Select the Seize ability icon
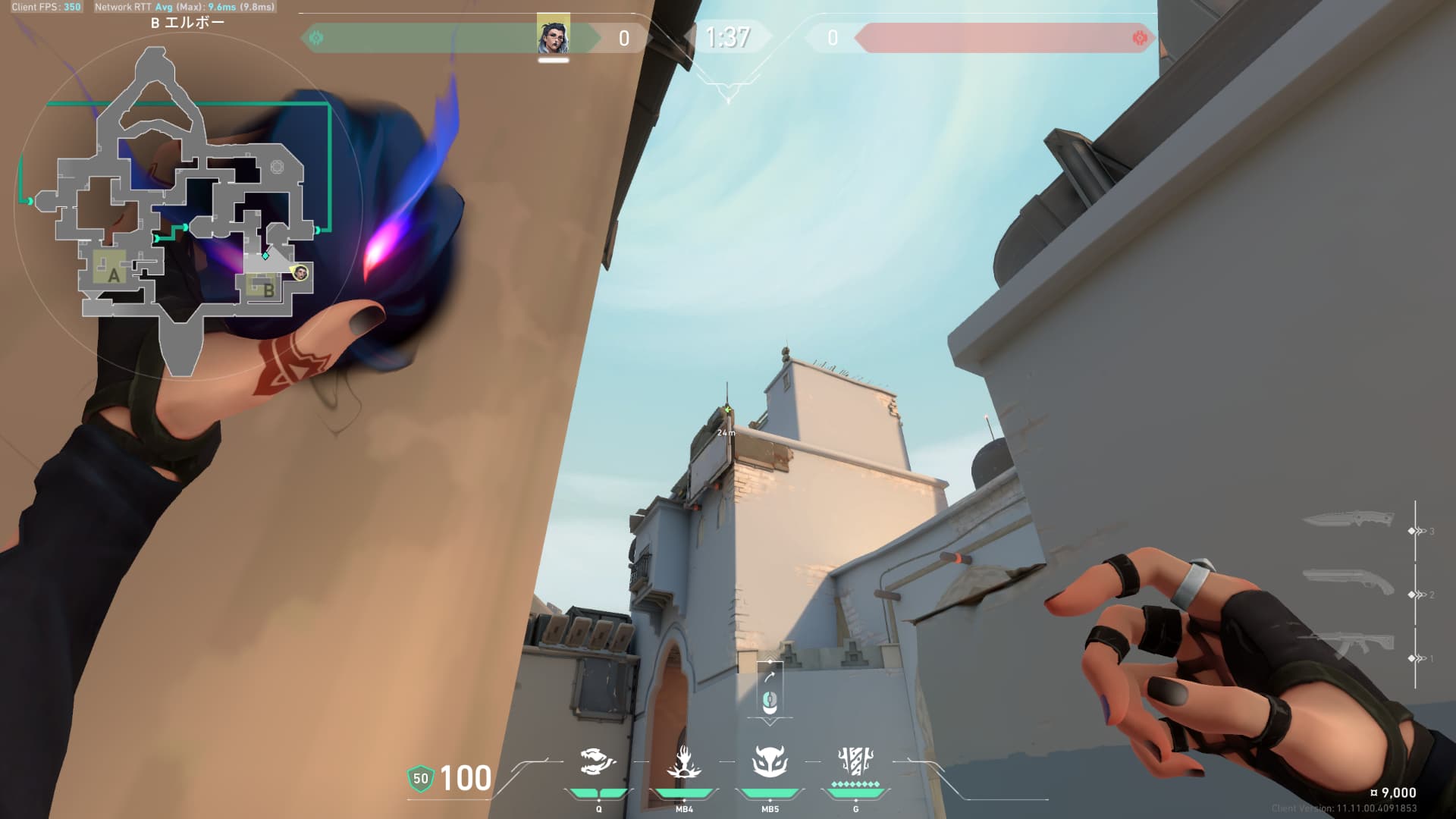This screenshot has height=819, width=1456. coord(683,762)
